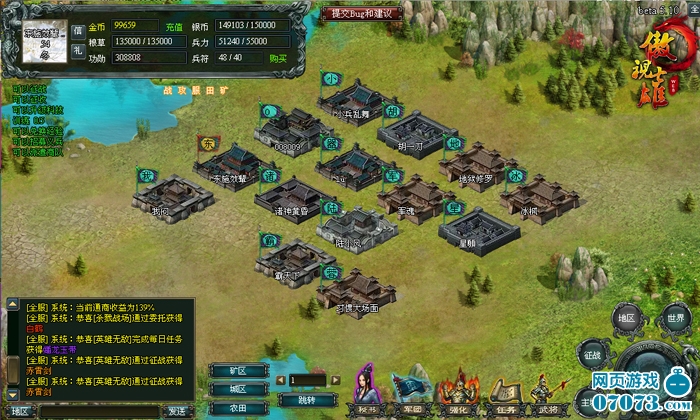Screen dimensions: 700x420
Task: Switch to the 世界 world map
Action: coord(676,319)
